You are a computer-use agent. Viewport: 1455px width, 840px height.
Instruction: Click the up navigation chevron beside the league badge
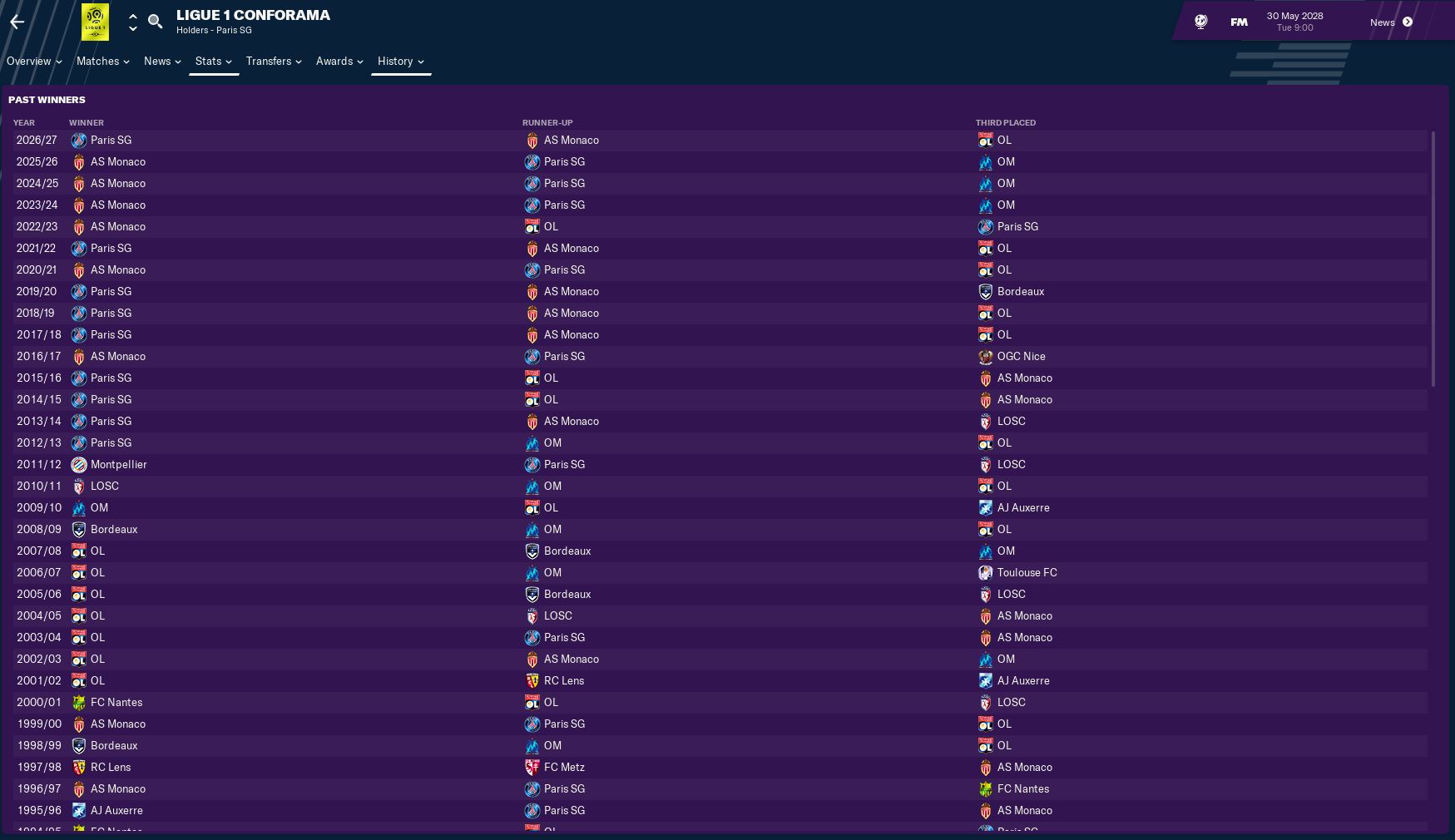pyautogui.click(x=132, y=17)
